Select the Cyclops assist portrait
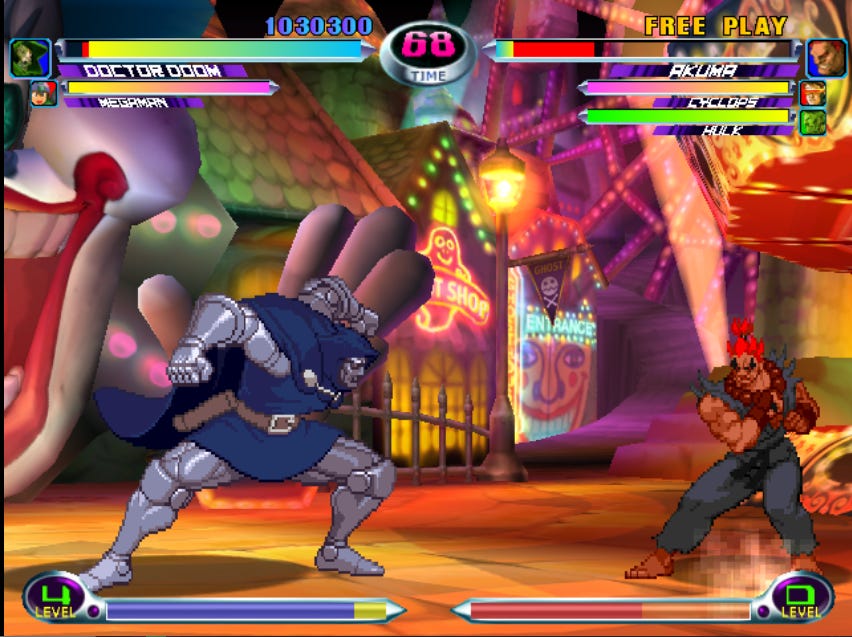 point(812,94)
